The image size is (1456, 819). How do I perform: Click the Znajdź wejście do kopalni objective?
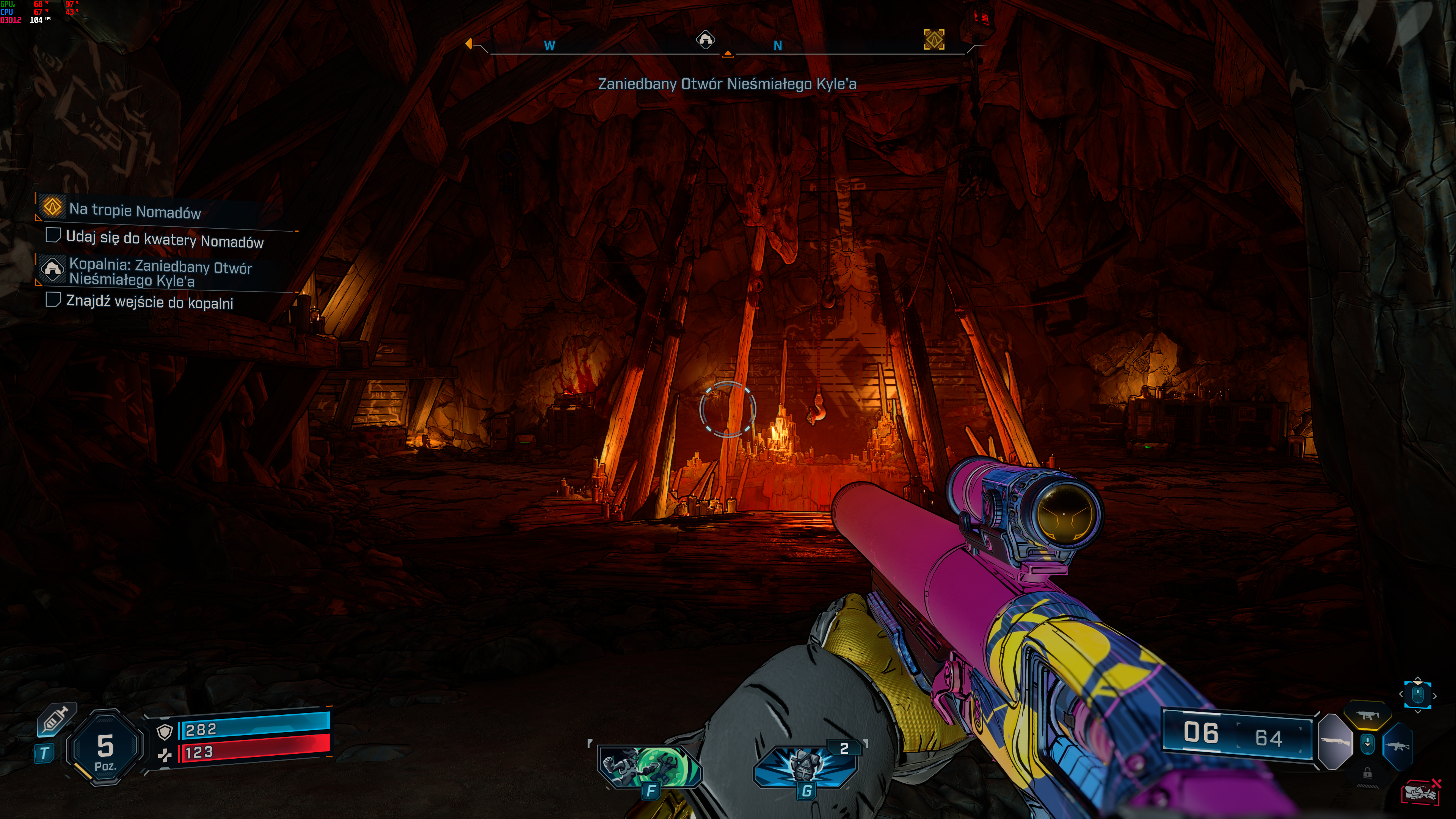tap(149, 302)
